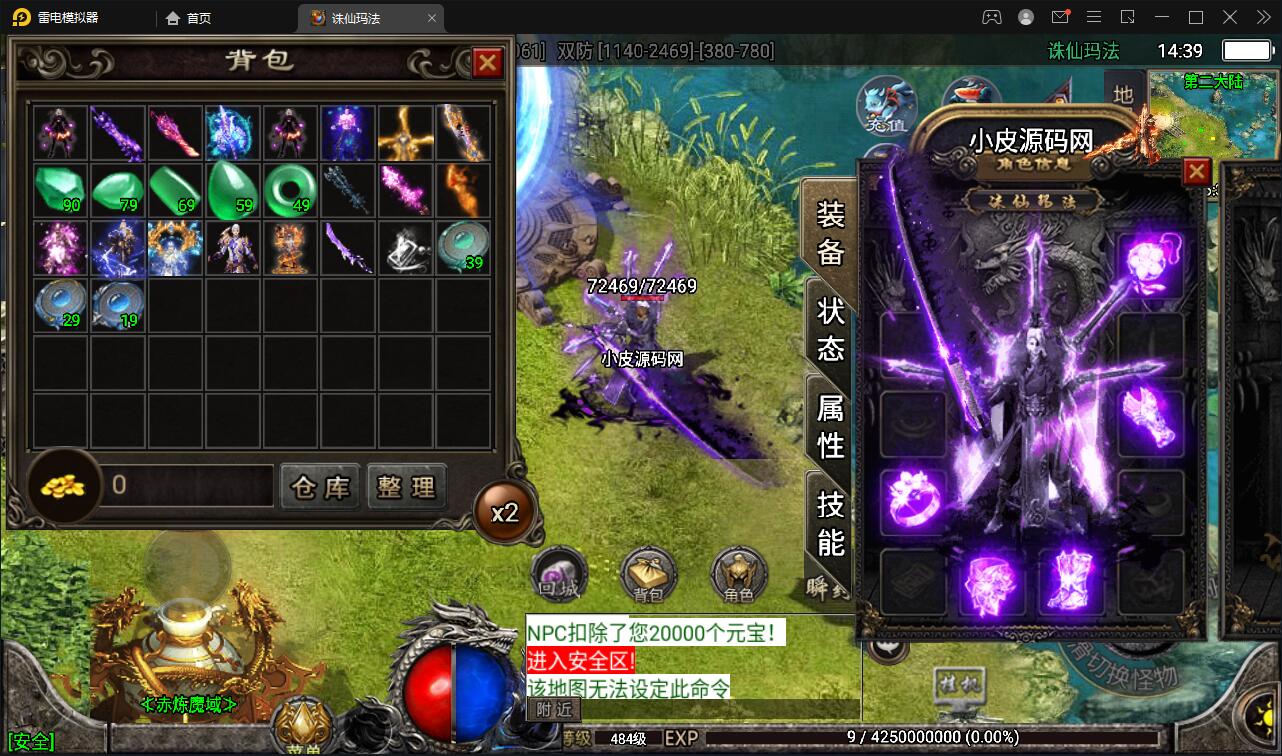Close the 角色信息 character panel
This screenshot has height=756, width=1282.
1196,172
